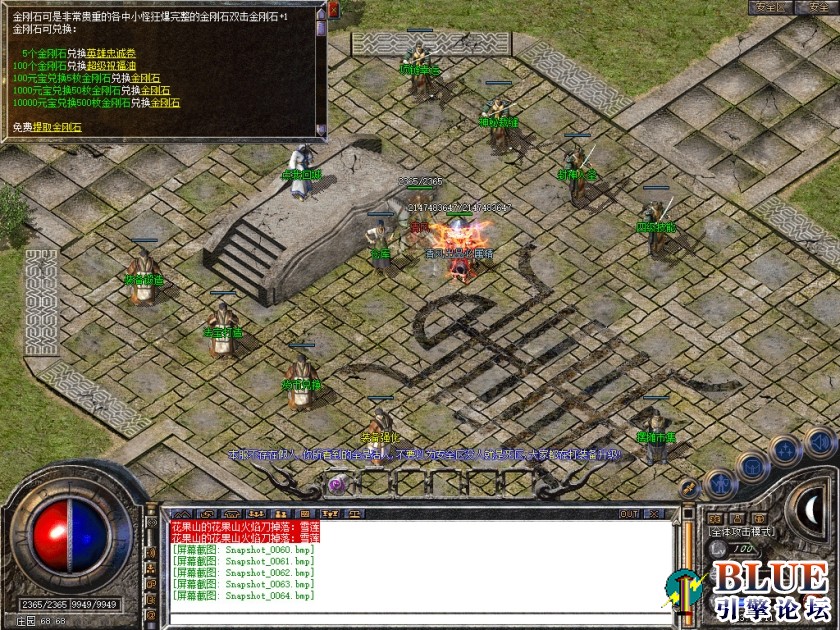Close the chat panel with X
Viewport: 840px width, 630px height.
(656, 514)
